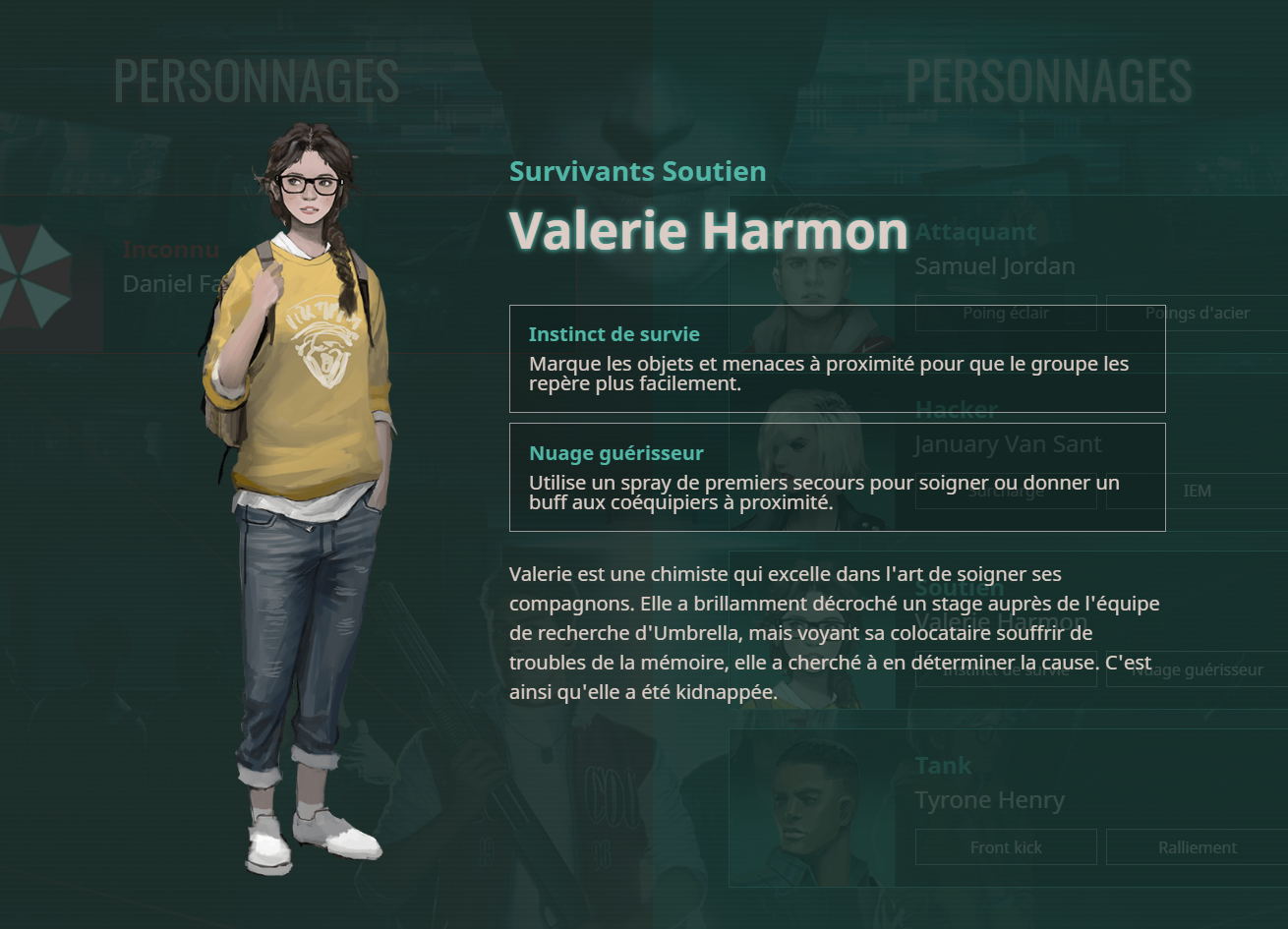Viewport: 1288px width, 929px height.
Task: Open the Ralliement ability button
Action: click(1197, 847)
